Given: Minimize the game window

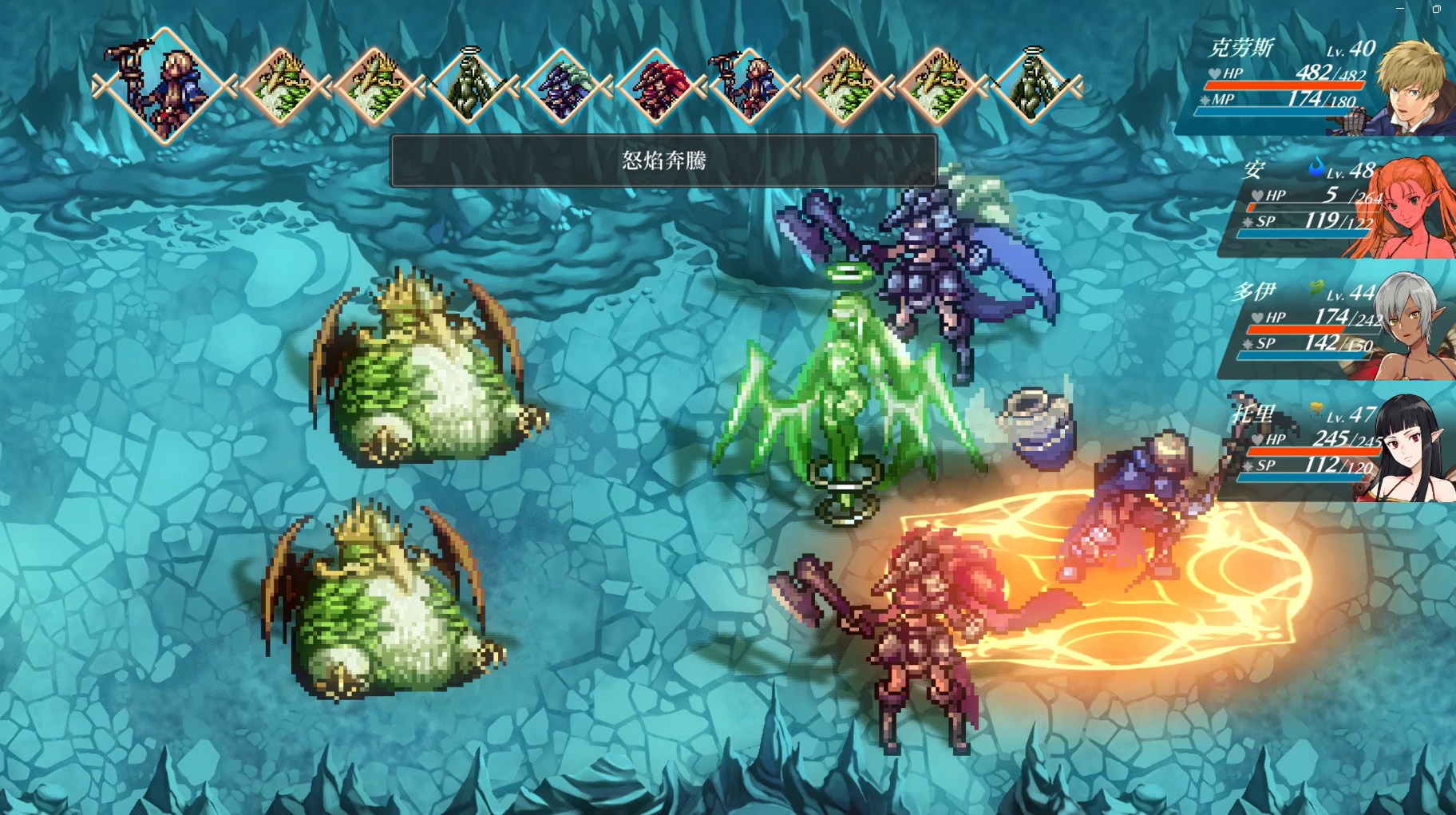Looking at the screenshot, I should pyautogui.click(x=1400, y=9).
